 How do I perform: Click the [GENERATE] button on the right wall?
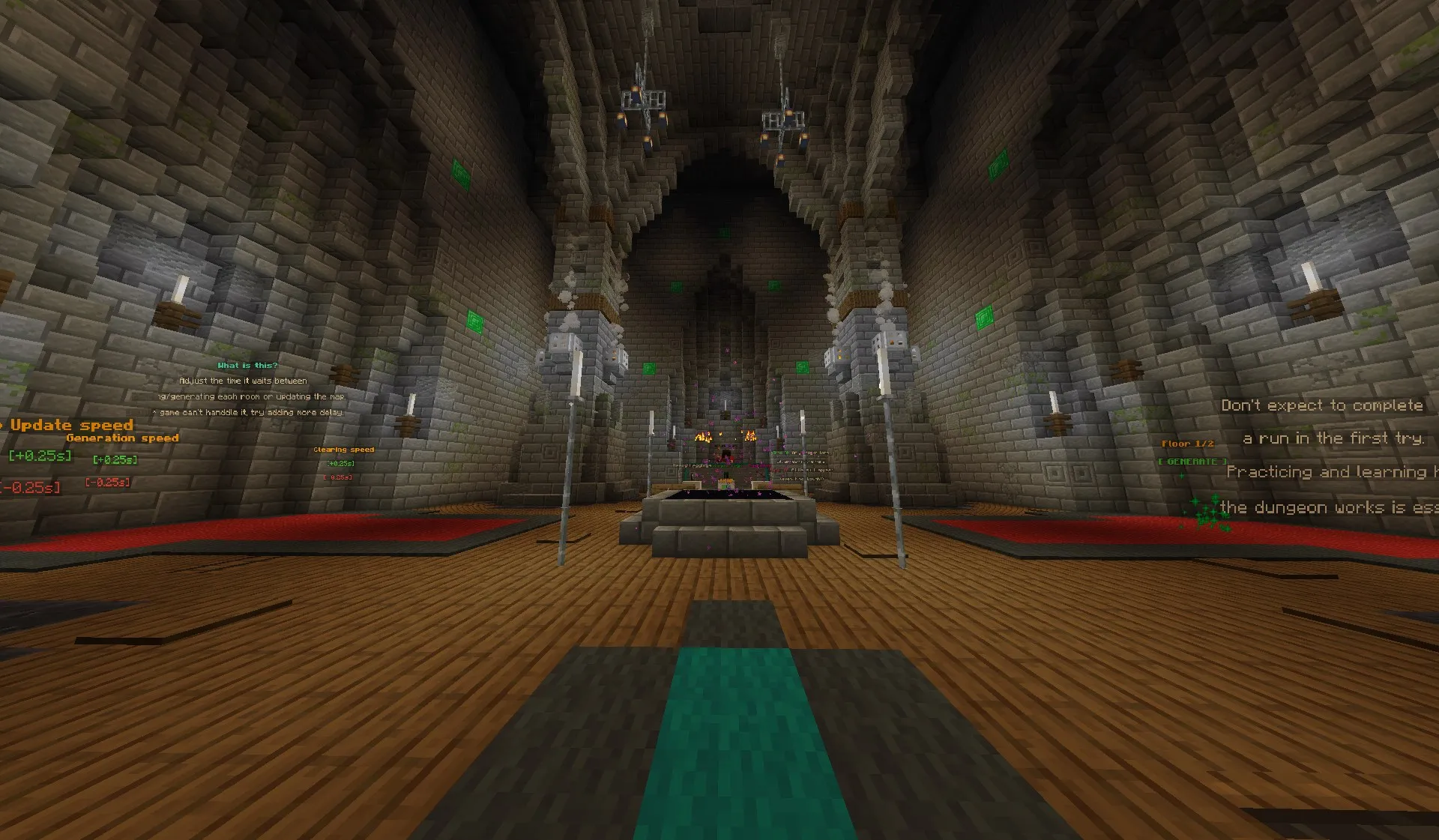pyautogui.click(x=1193, y=462)
